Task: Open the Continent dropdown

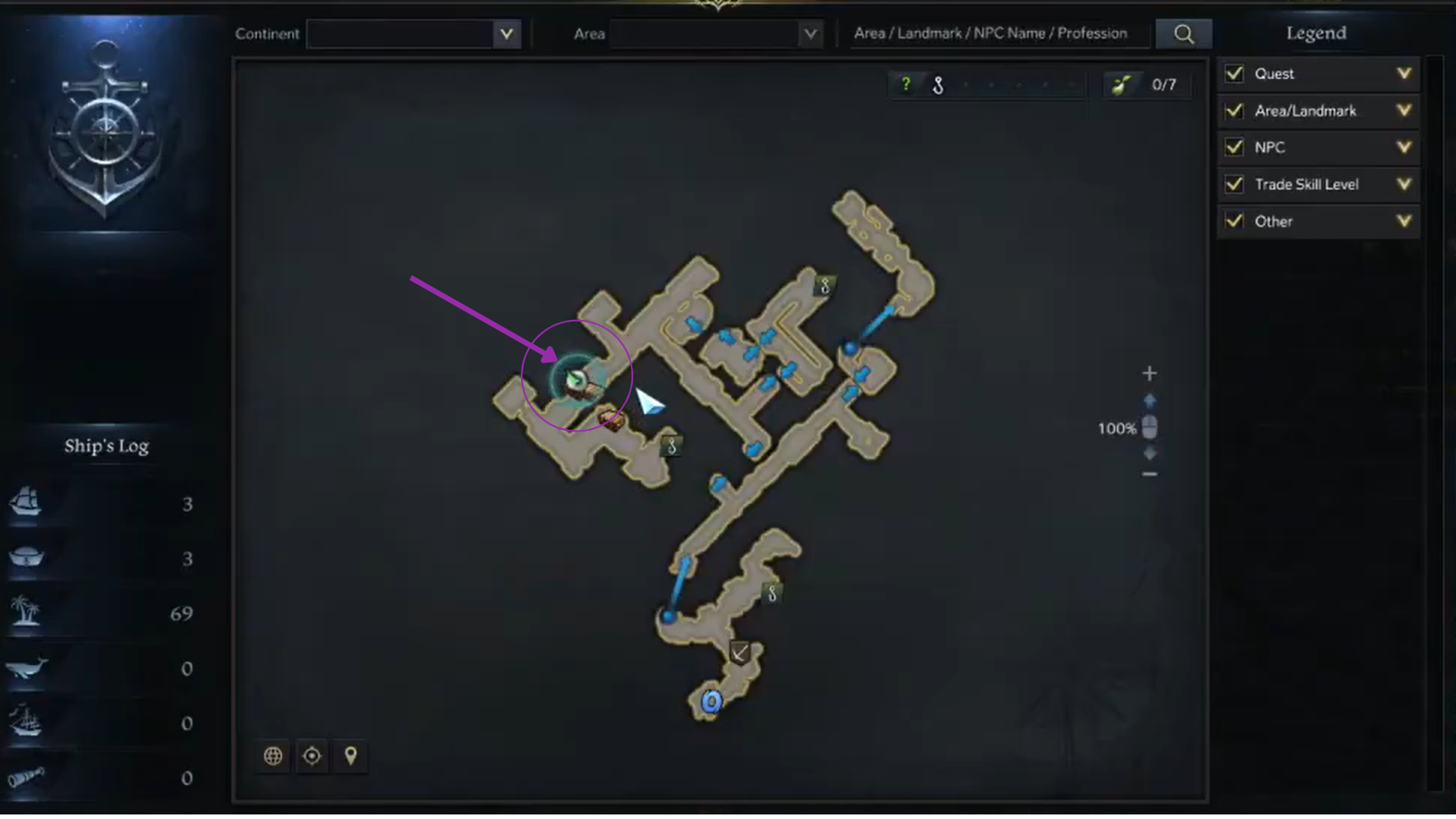Action: point(413,33)
